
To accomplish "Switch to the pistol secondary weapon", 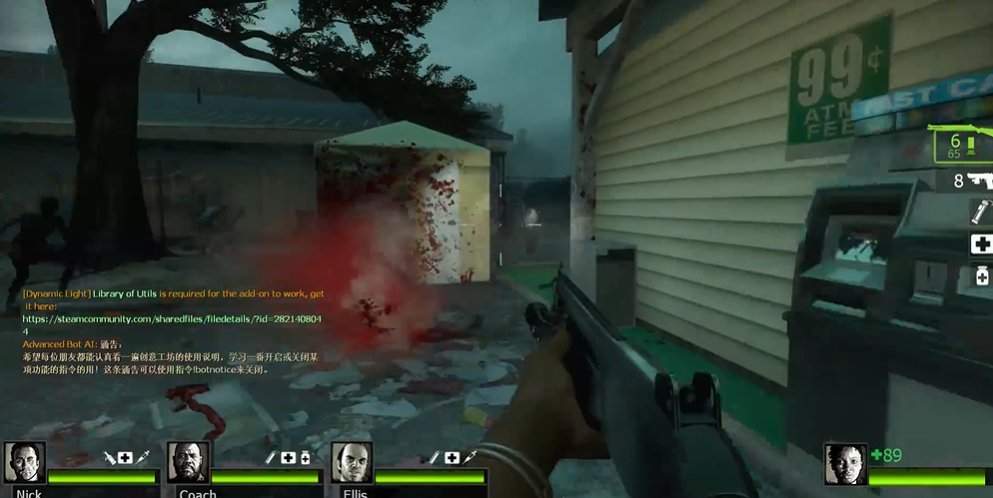I will click(x=972, y=181).
